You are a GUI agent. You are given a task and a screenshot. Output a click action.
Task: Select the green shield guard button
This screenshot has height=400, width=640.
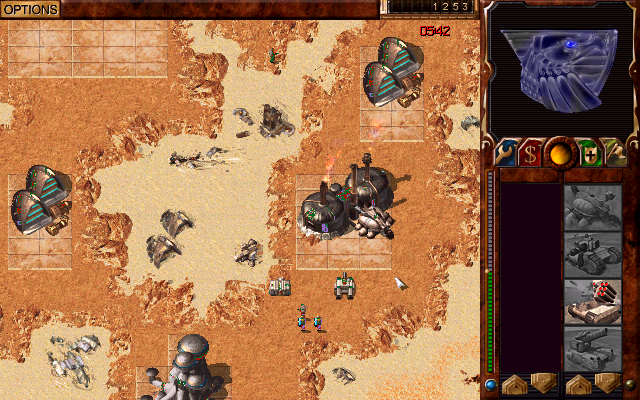click(587, 153)
